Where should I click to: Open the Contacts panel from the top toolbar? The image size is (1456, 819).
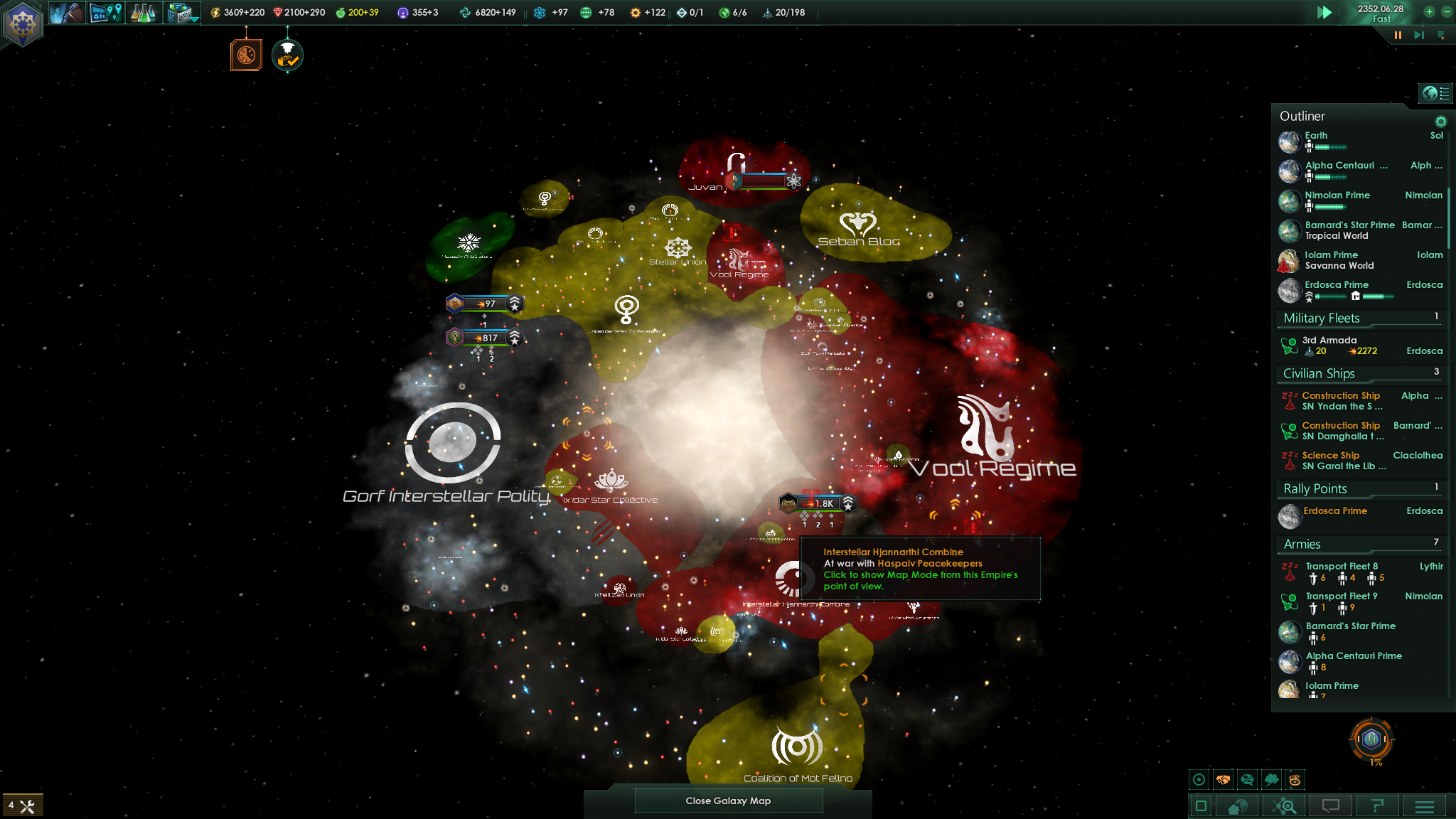point(68,13)
